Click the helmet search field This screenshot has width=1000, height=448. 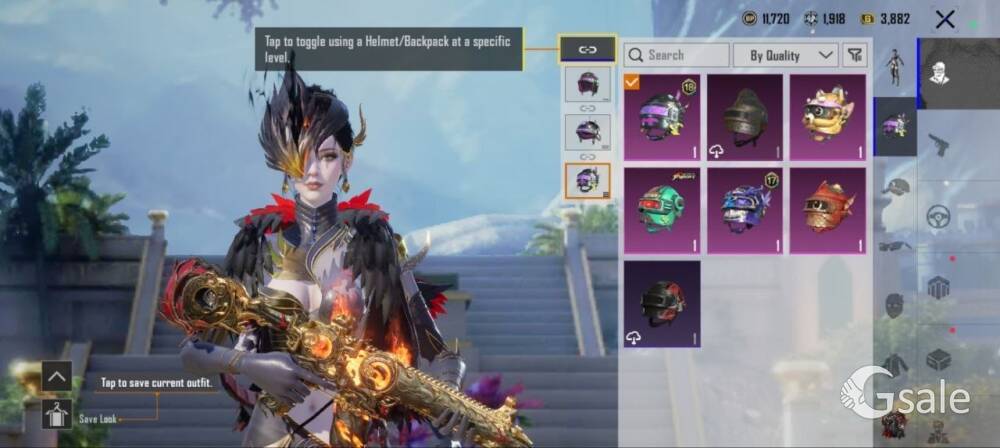(x=677, y=55)
